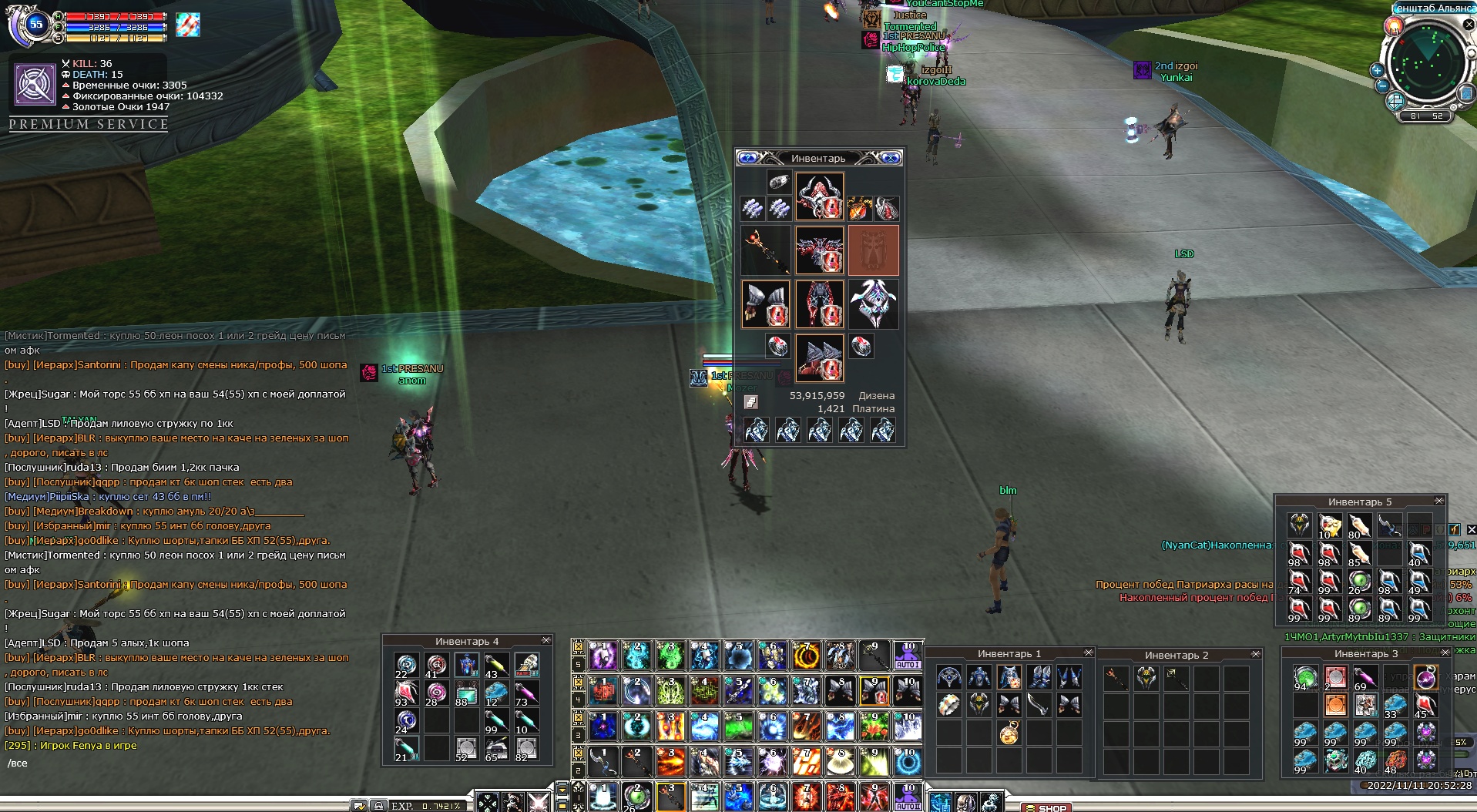Select the yellow syringe stack of 43
Image resolution: width=1477 pixels, height=812 pixels.
[495, 666]
